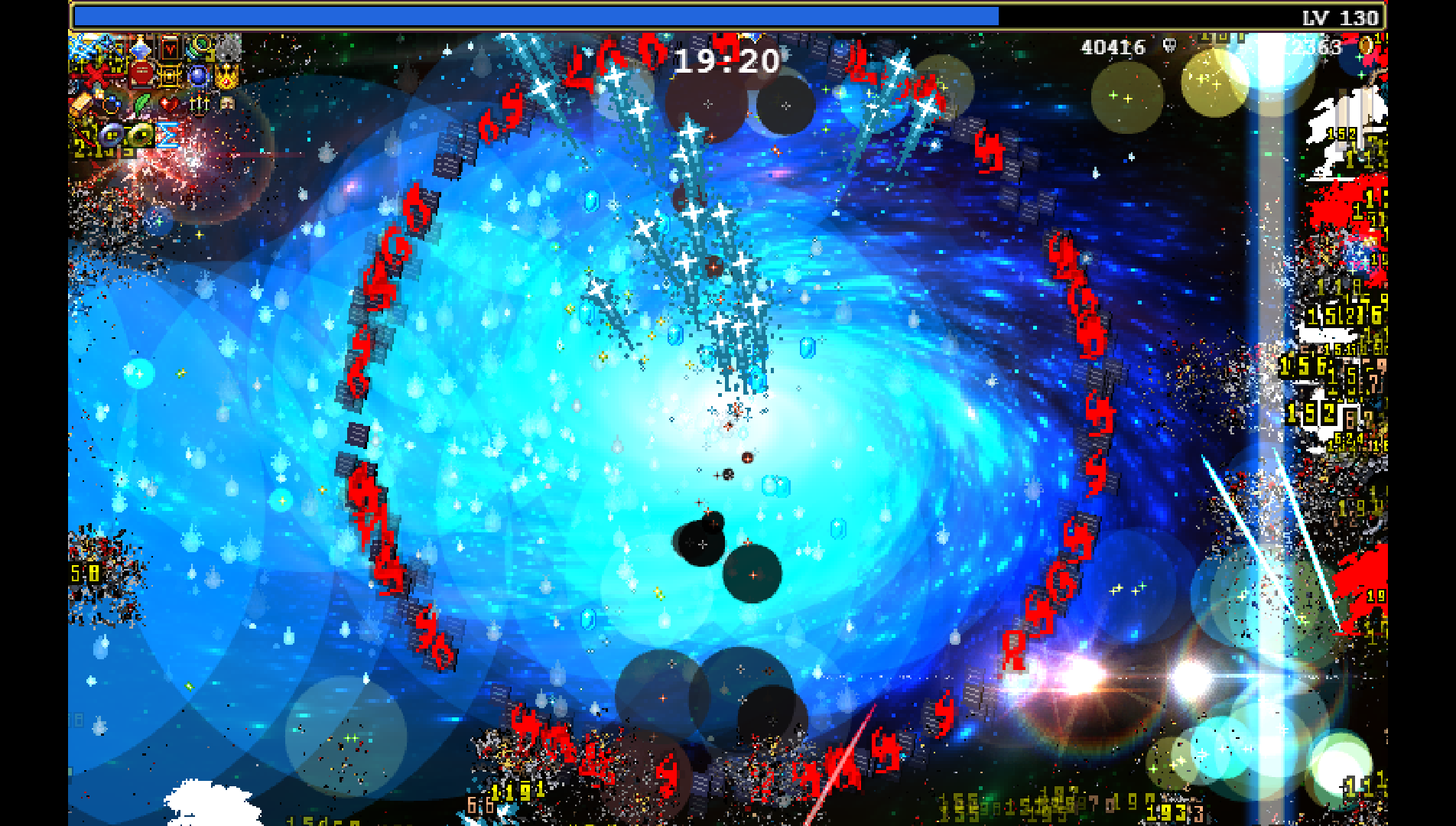Click the green leaf item icon
This screenshot has width=1456, height=826.
(x=141, y=103)
